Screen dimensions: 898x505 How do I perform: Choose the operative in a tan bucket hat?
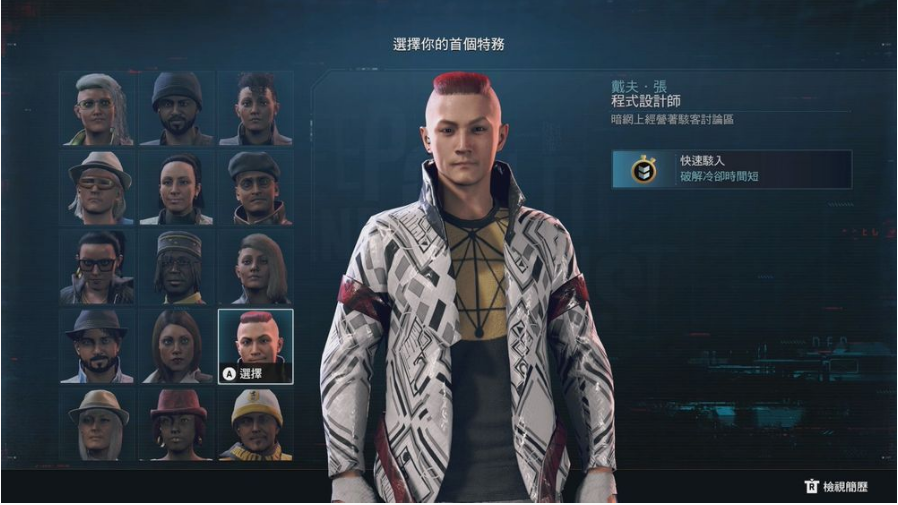pos(97,423)
